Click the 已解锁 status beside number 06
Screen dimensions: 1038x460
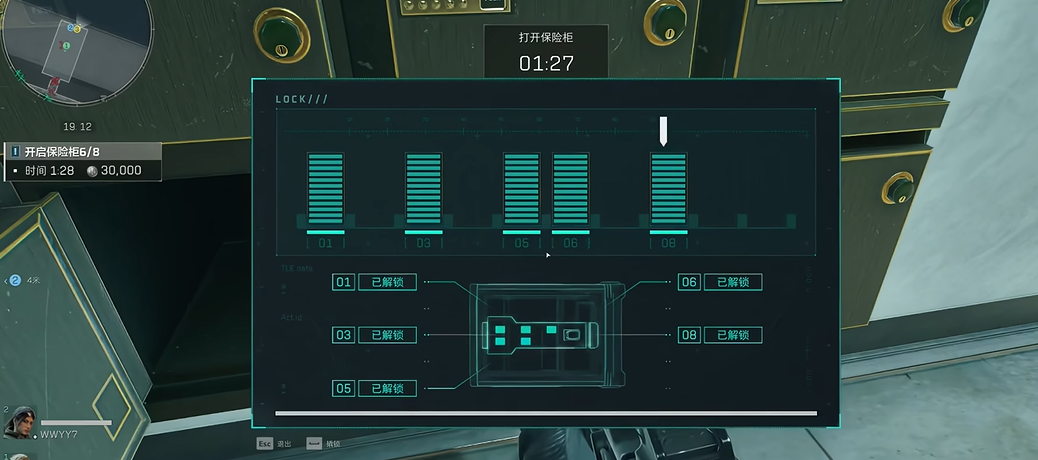(733, 282)
